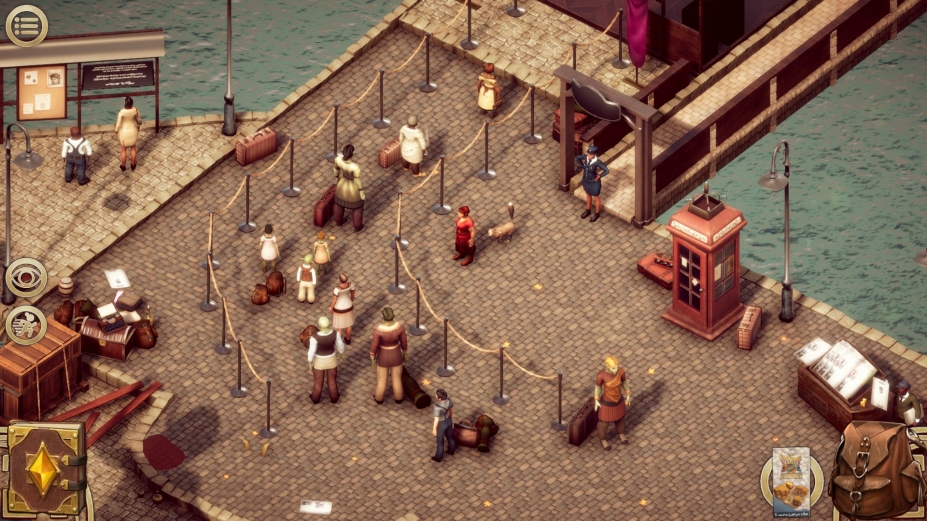Viewport: 927px width, 521px height.
Task: Toggle the eye highlight icon
Action: point(25,279)
